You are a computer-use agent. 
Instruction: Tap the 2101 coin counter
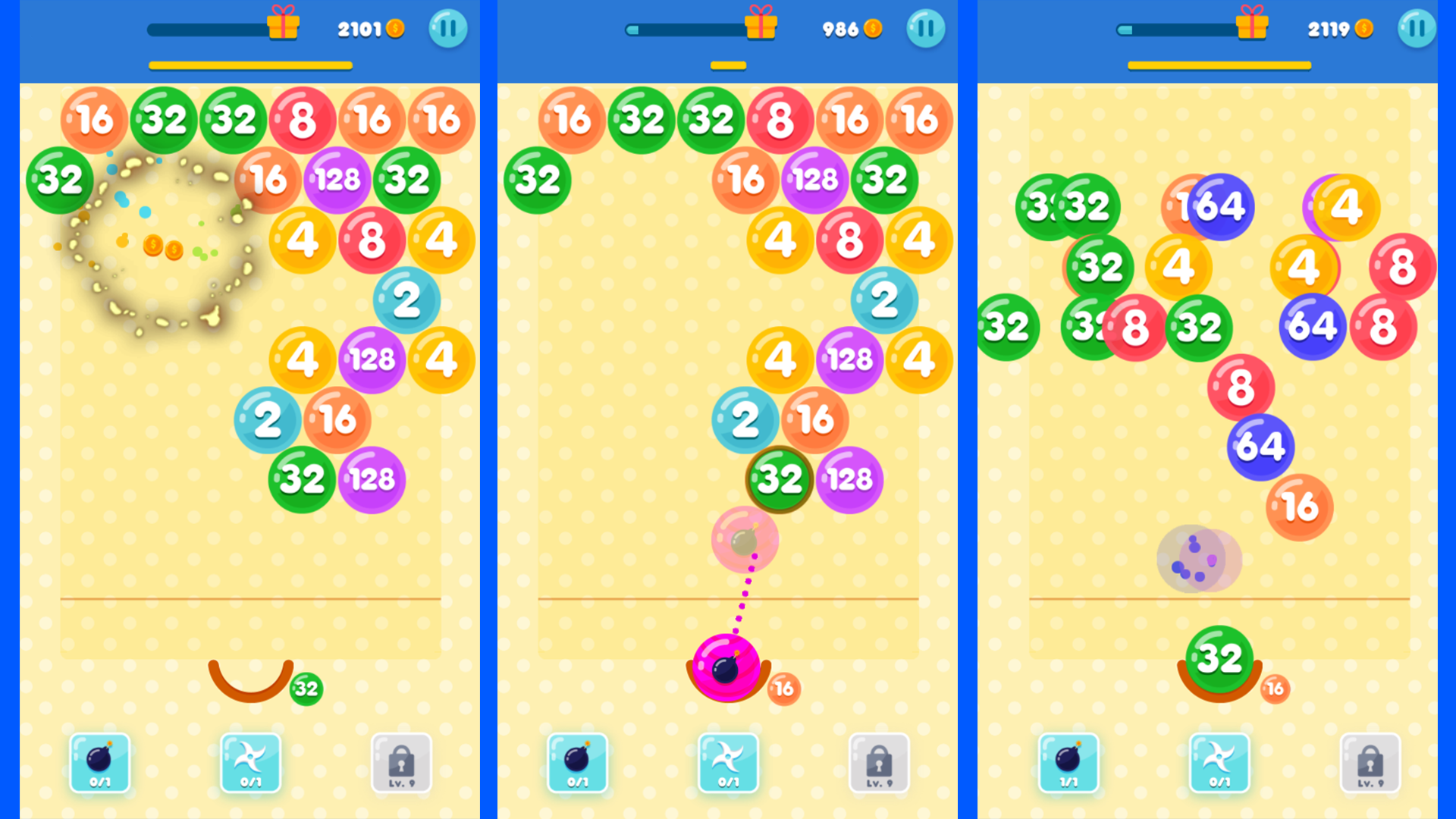(x=369, y=29)
